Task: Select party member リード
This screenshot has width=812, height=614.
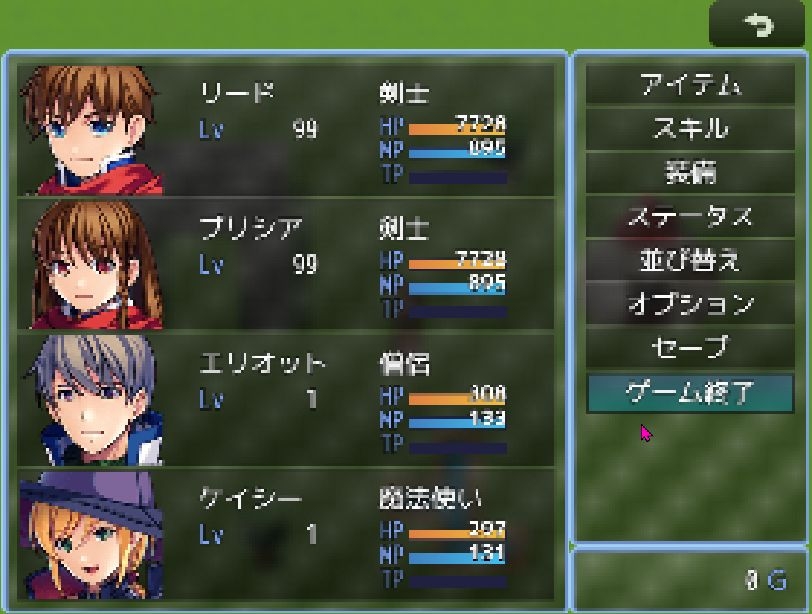Action: 285,129
